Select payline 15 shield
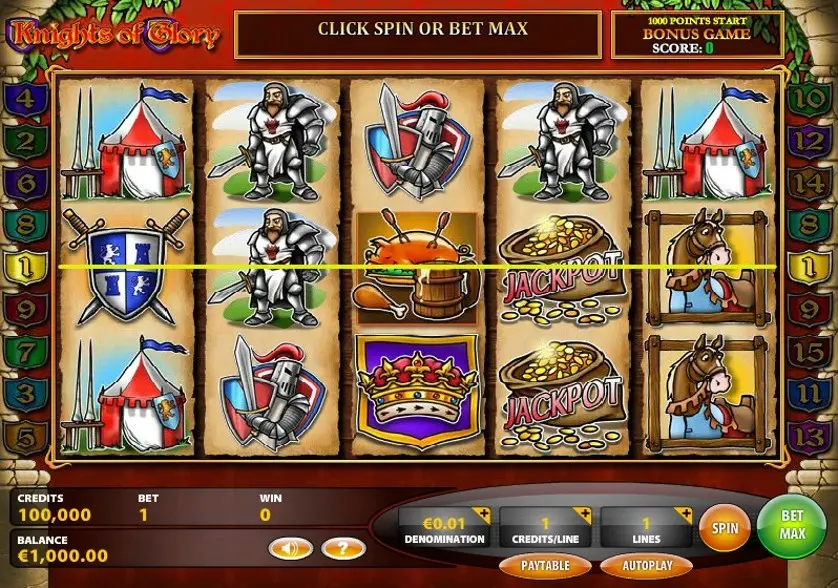The height and width of the screenshot is (588, 838). pyautogui.click(x=808, y=352)
